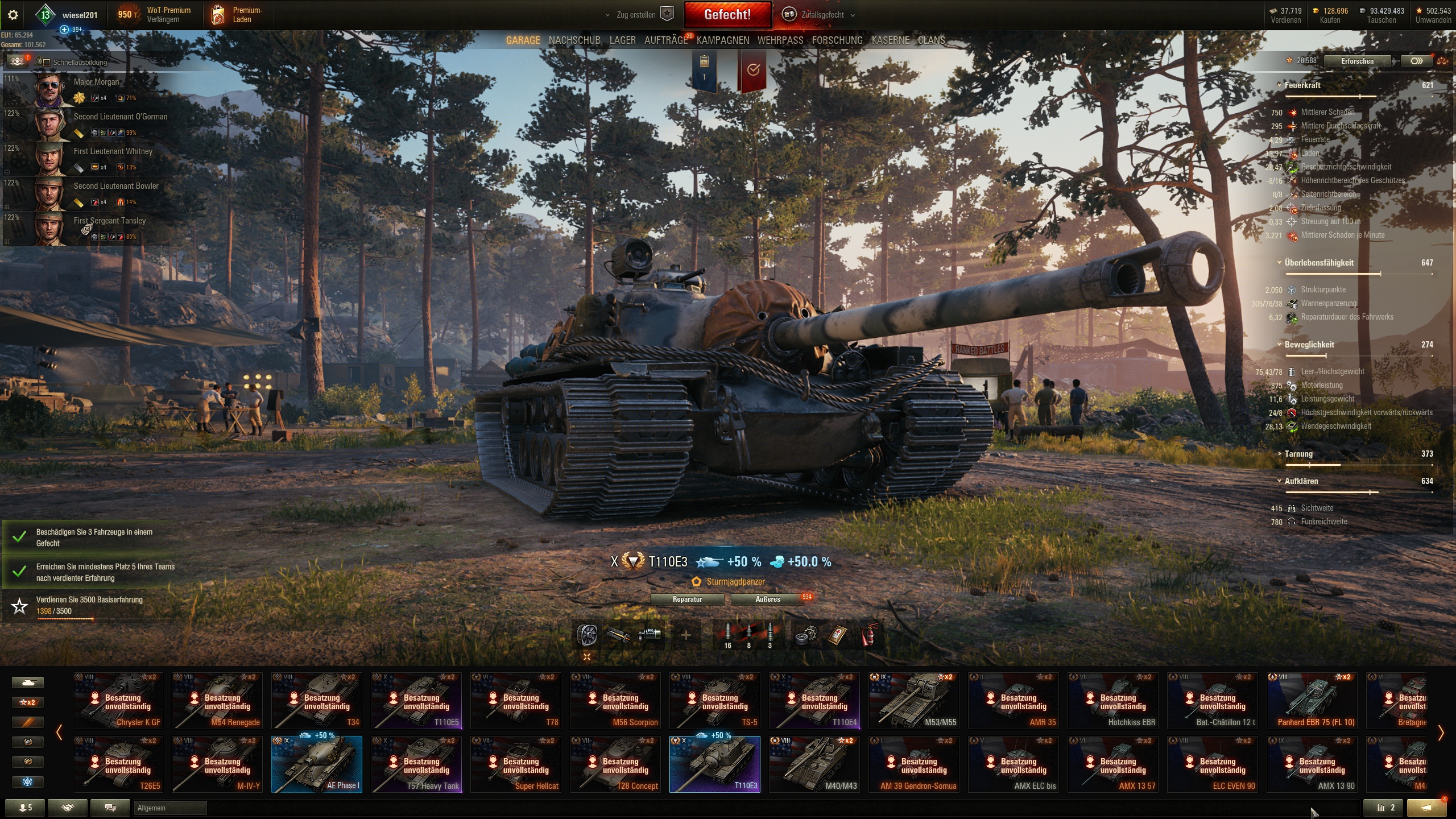Expand the Zufallsgefecht battle mode dropdown
Image resolution: width=1456 pixels, height=819 pixels.
pos(851,15)
